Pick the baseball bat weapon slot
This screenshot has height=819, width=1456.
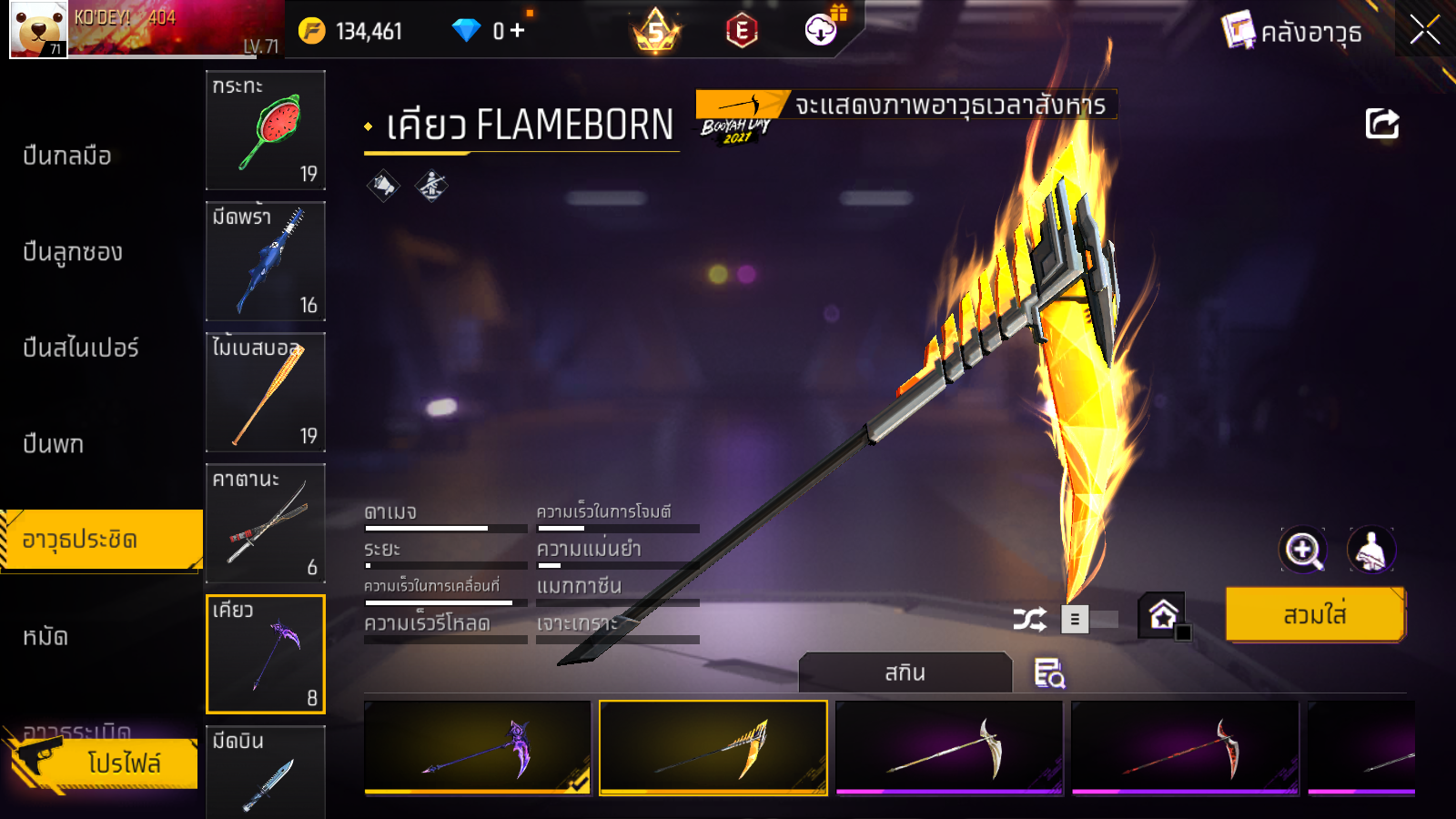click(x=265, y=392)
